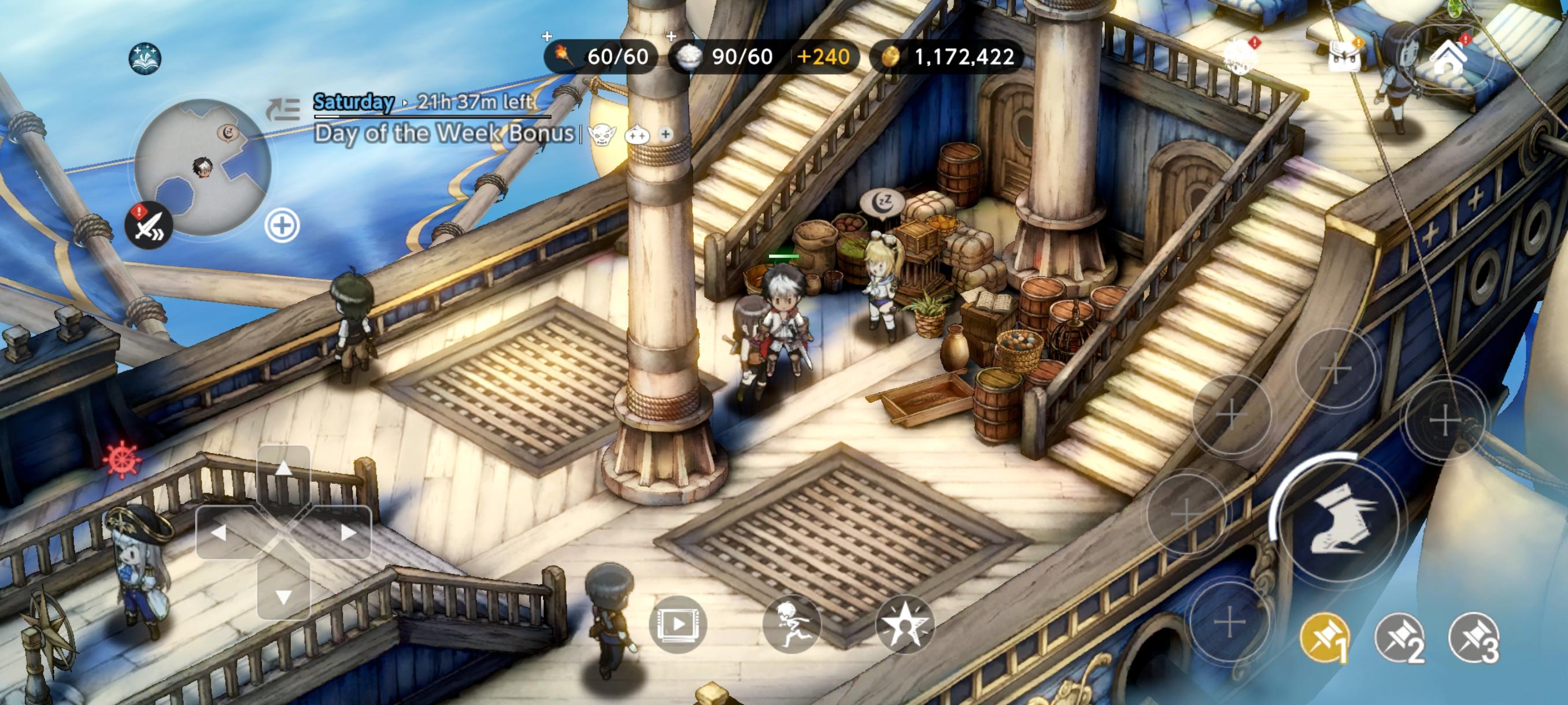The width and height of the screenshot is (1568, 705).
Task: Switch to pin preset 2
Action: [x=1399, y=639]
